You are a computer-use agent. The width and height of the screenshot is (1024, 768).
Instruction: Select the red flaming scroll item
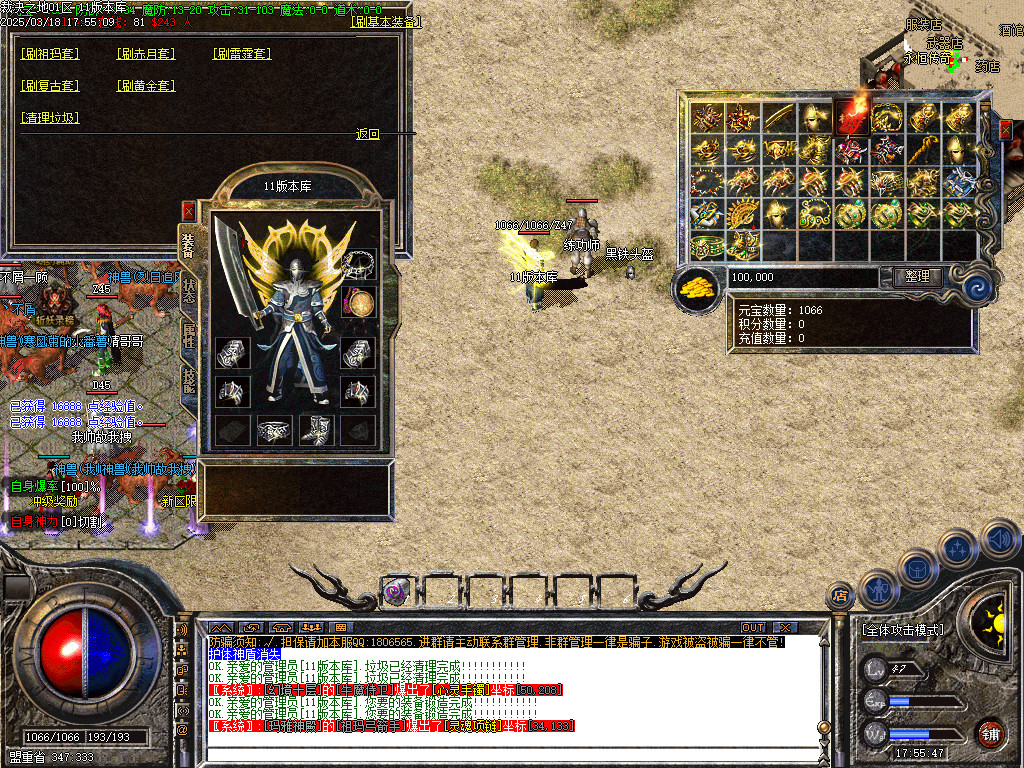click(x=853, y=115)
